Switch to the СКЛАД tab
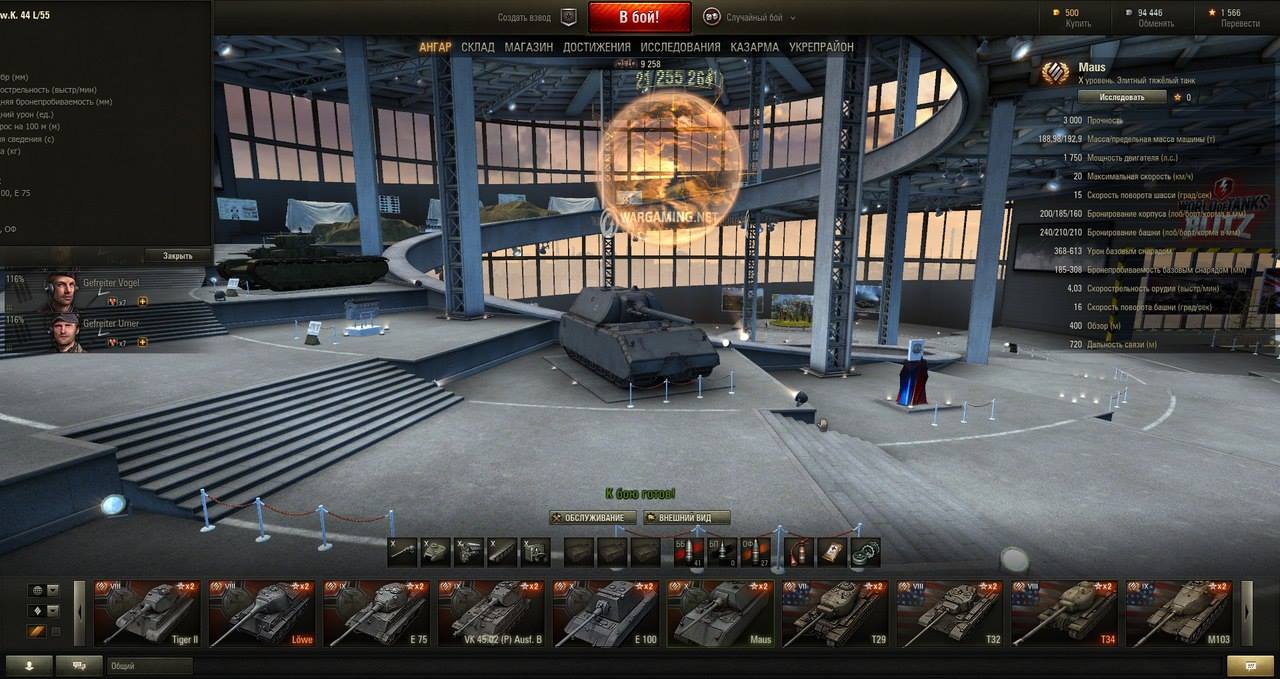 tap(478, 47)
